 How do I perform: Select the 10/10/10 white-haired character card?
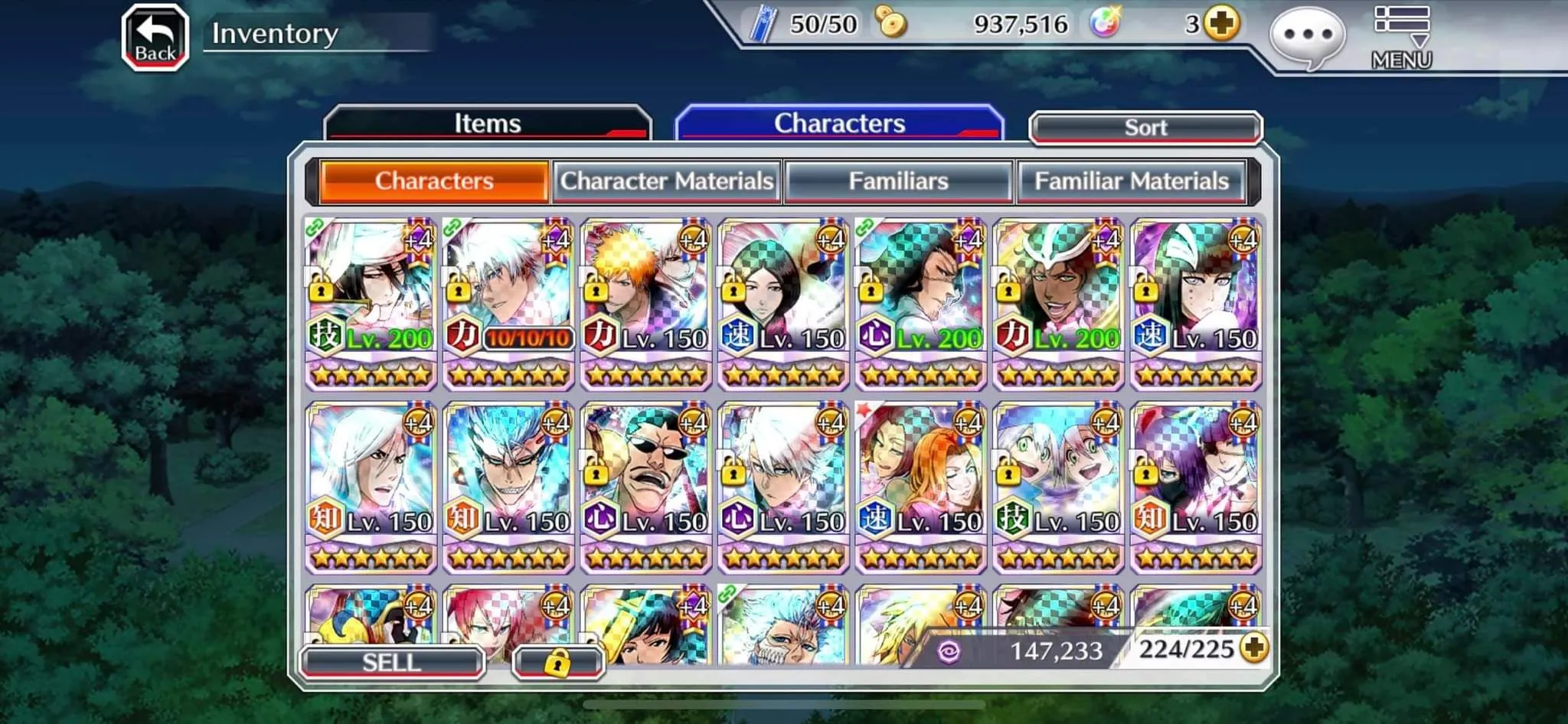(x=508, y=303)
